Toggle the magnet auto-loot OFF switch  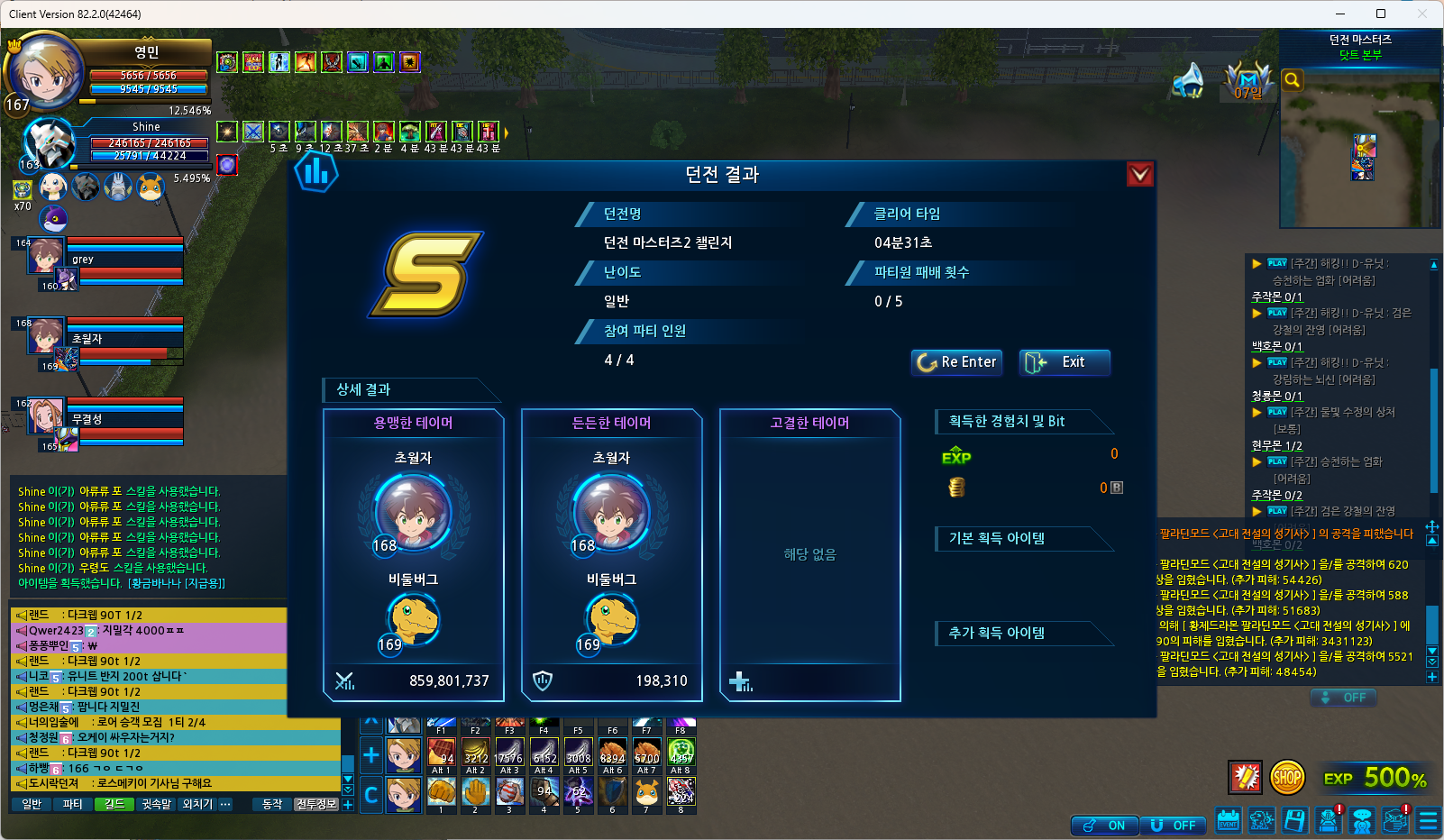coord(1174,826)
